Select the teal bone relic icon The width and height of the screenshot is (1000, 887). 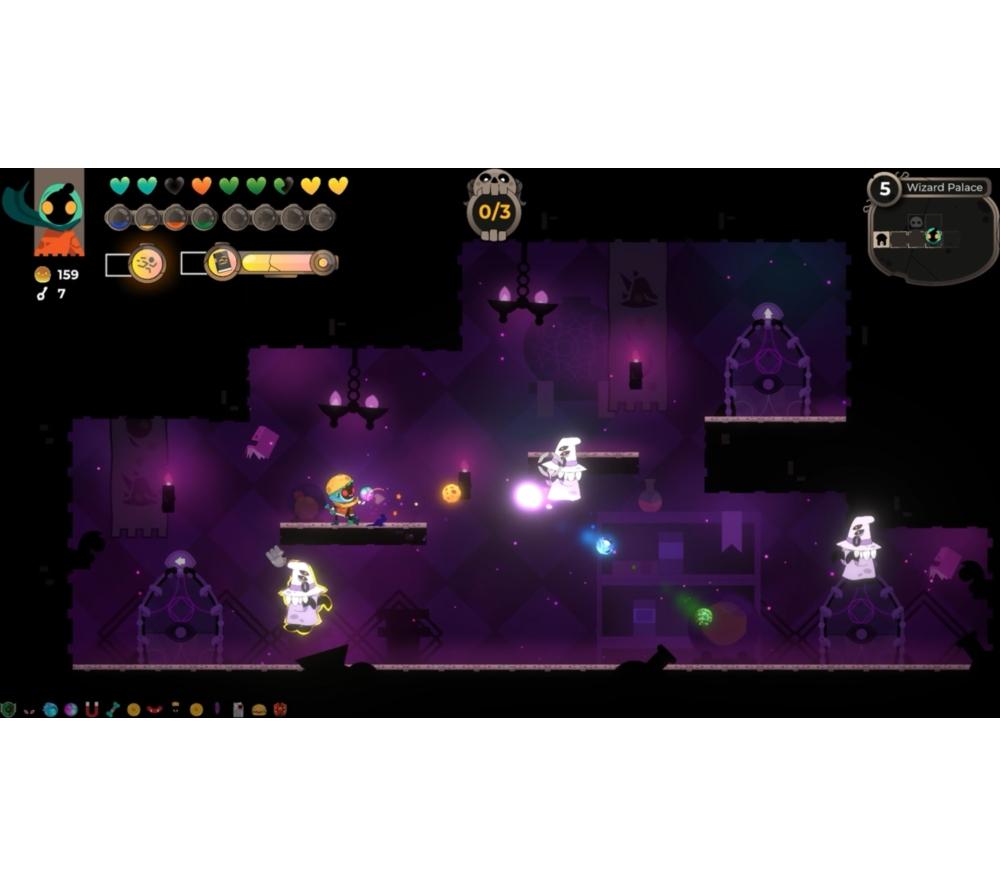tap(112, 709)
